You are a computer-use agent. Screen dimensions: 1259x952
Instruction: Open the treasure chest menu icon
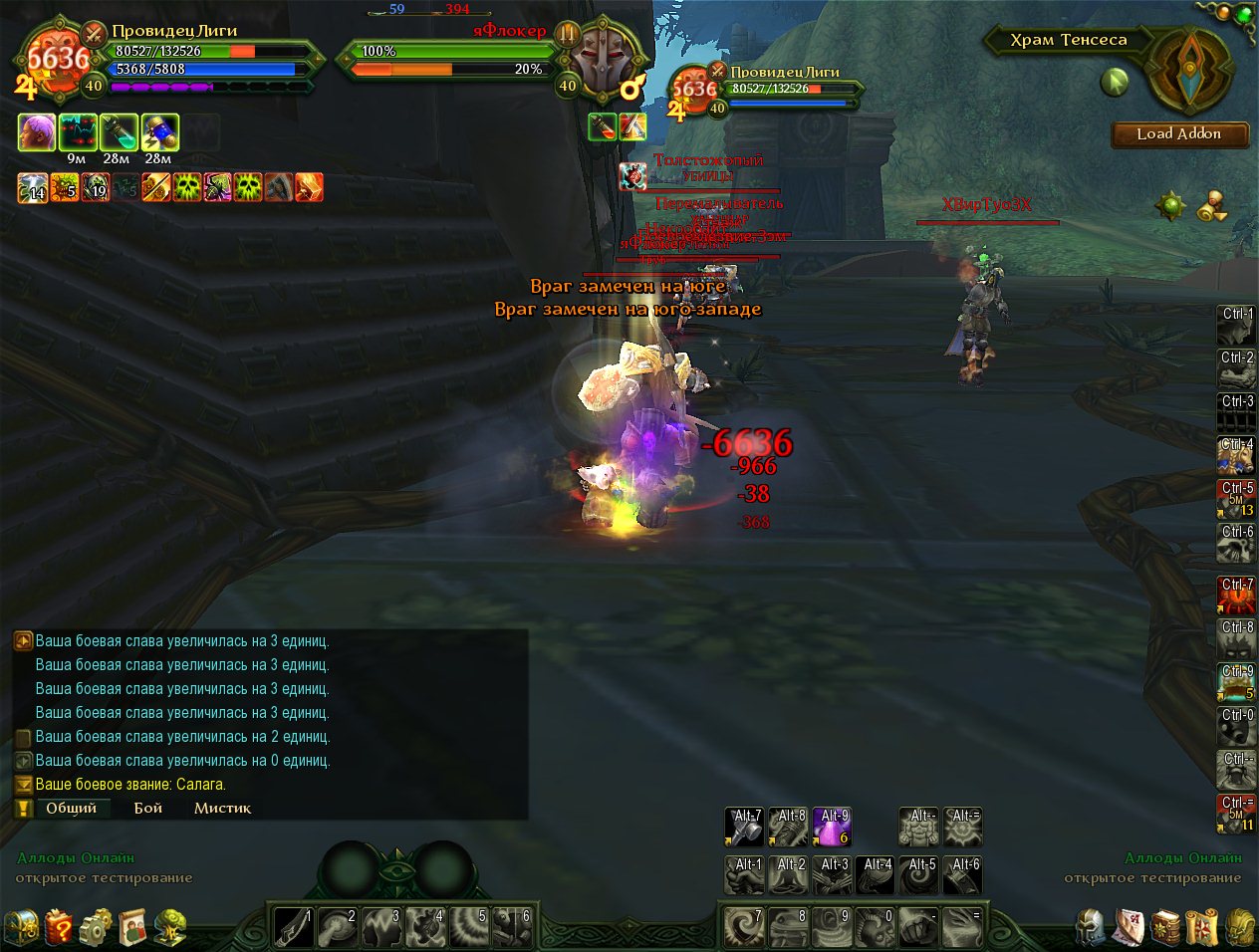21,927
